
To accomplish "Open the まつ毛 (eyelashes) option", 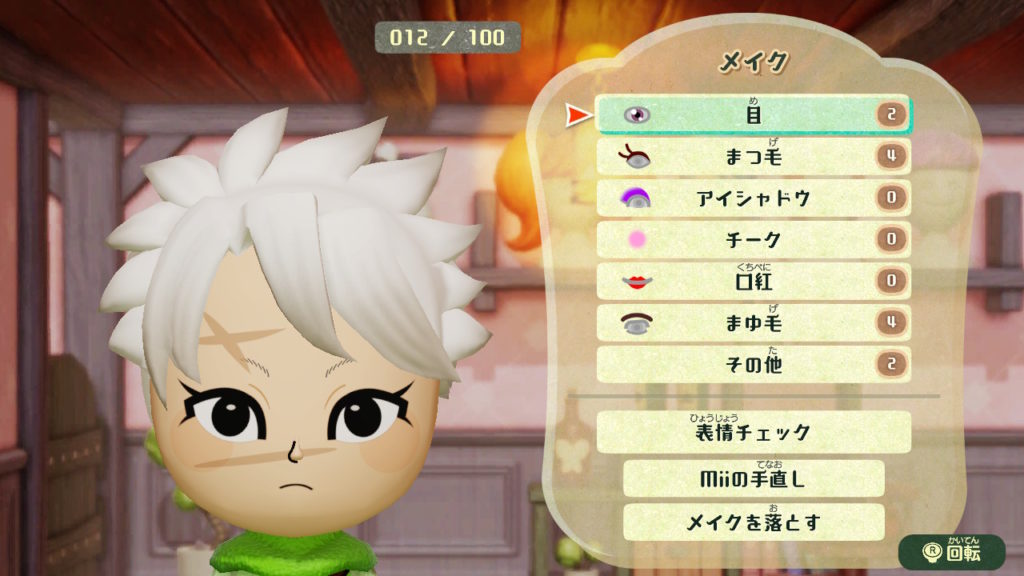I will [753, 157].
